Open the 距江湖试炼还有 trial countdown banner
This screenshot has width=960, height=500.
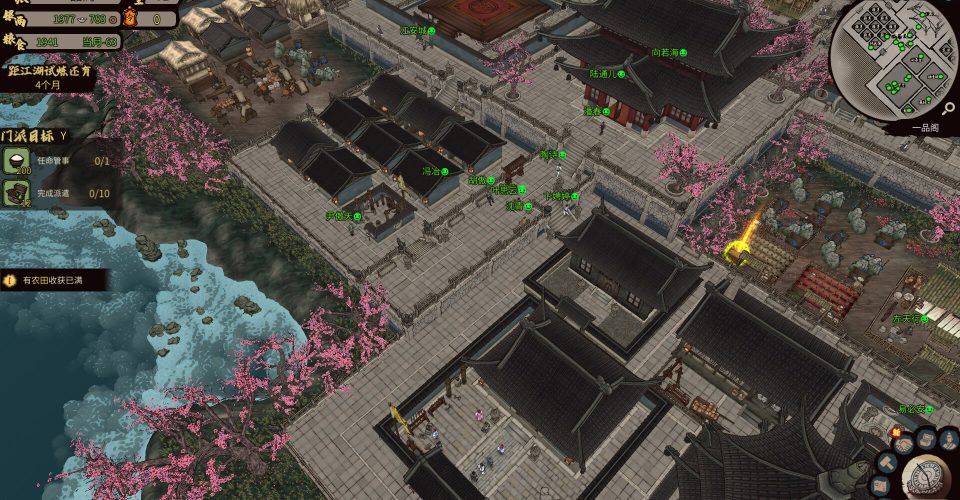click(48, 76)
